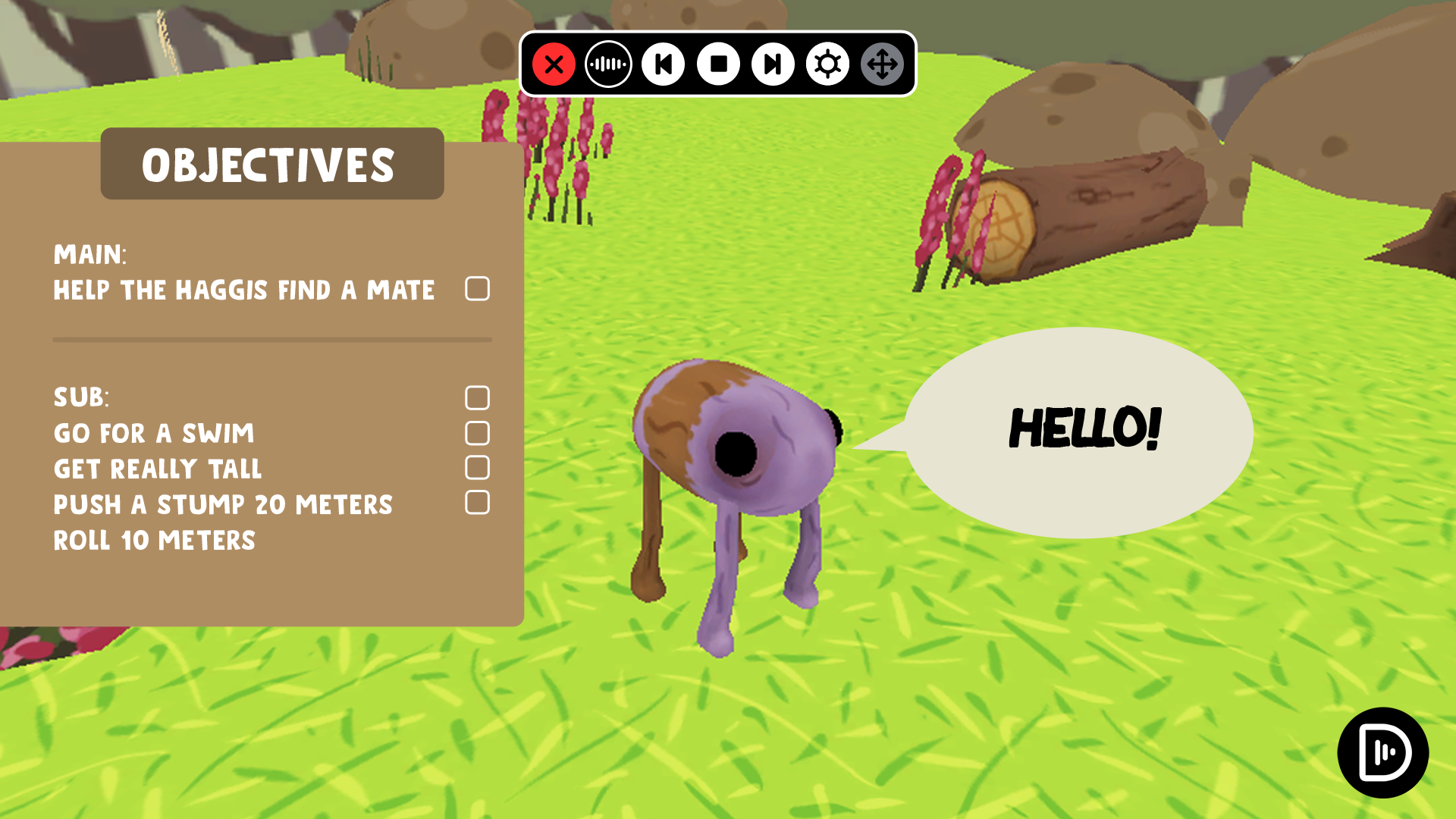
Task: Select the 'Roll 10 meters' objective text
Action: click(155, 540)
